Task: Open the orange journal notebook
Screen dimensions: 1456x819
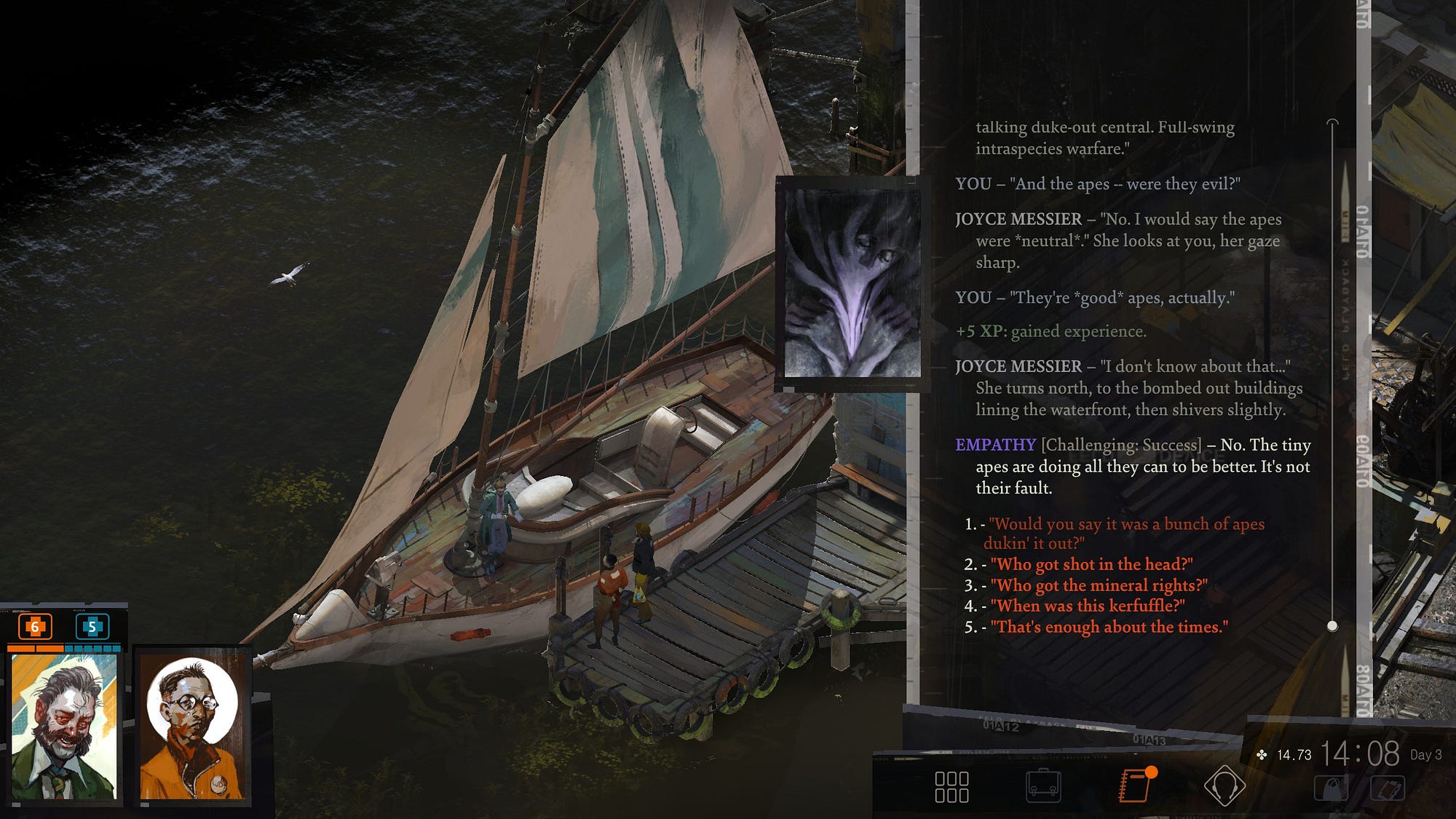Action: point(1134,786)
